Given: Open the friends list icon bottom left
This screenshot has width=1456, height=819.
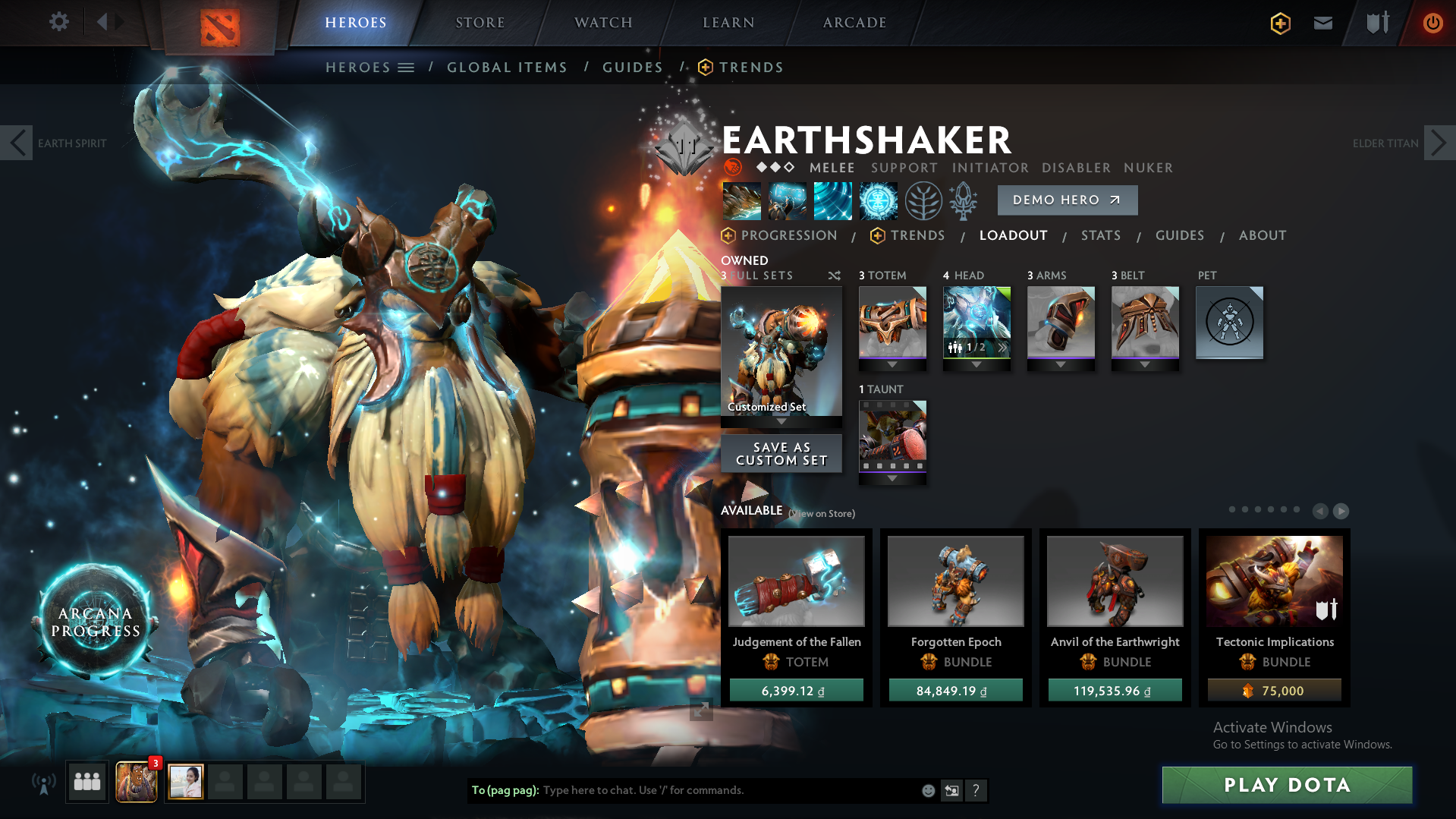Looking at the screenshot, I should point(86,782).
